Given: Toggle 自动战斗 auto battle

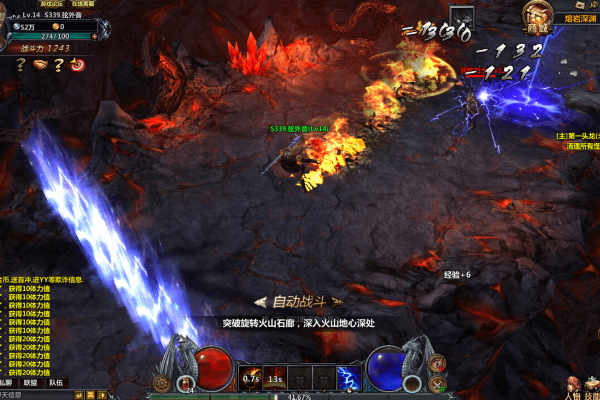Looking at the screenshot, I should 300,300.
